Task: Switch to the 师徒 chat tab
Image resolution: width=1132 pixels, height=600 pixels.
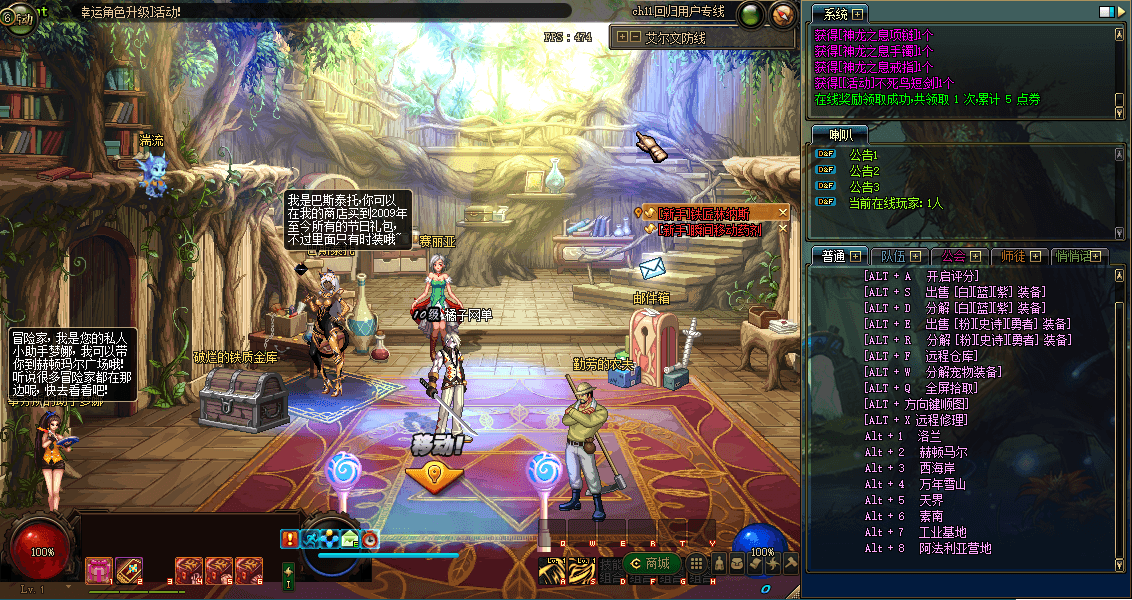Action: pyautogui.click(x=1014, y=256)
